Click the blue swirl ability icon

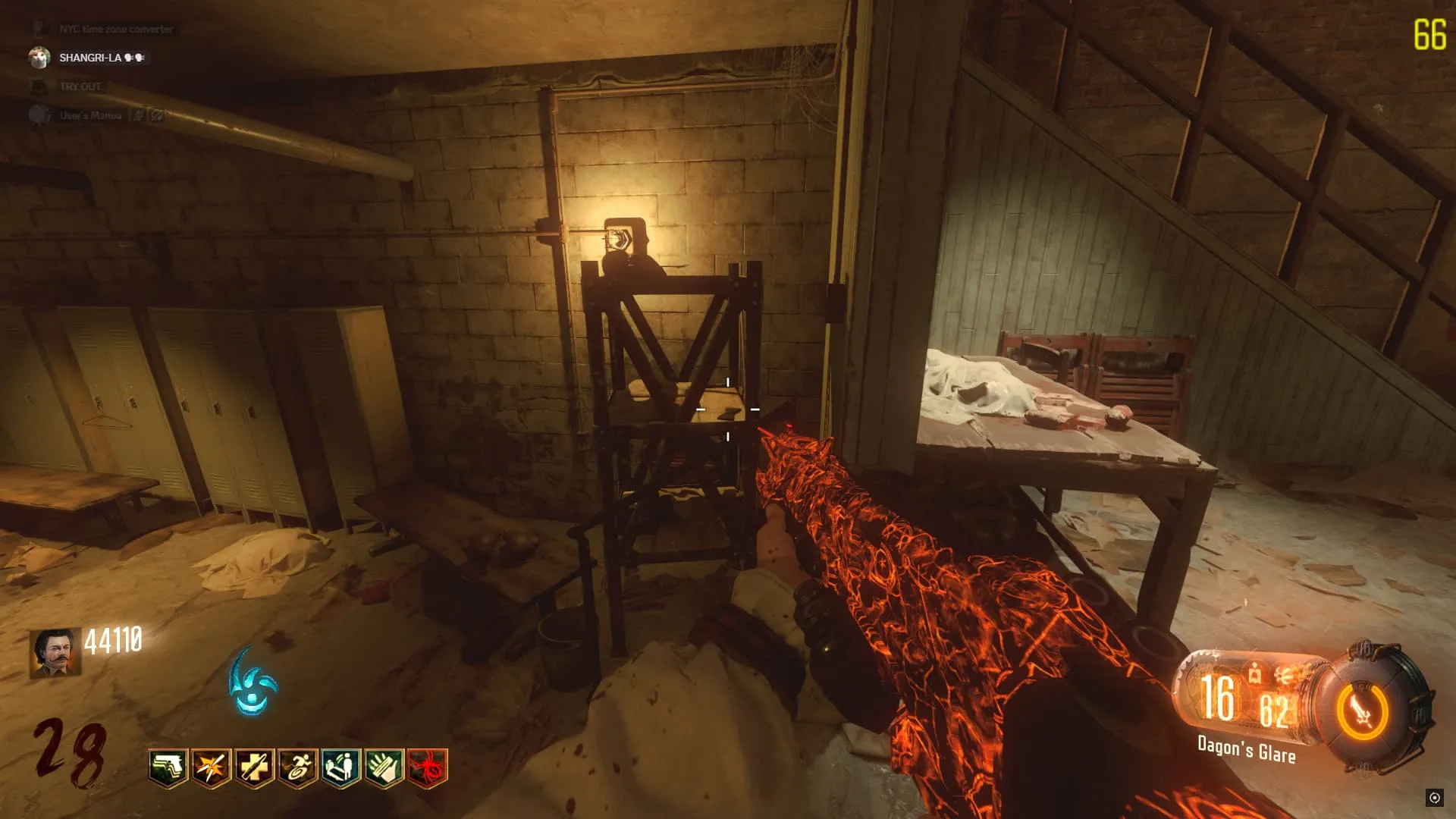click(x=253, y=682)
